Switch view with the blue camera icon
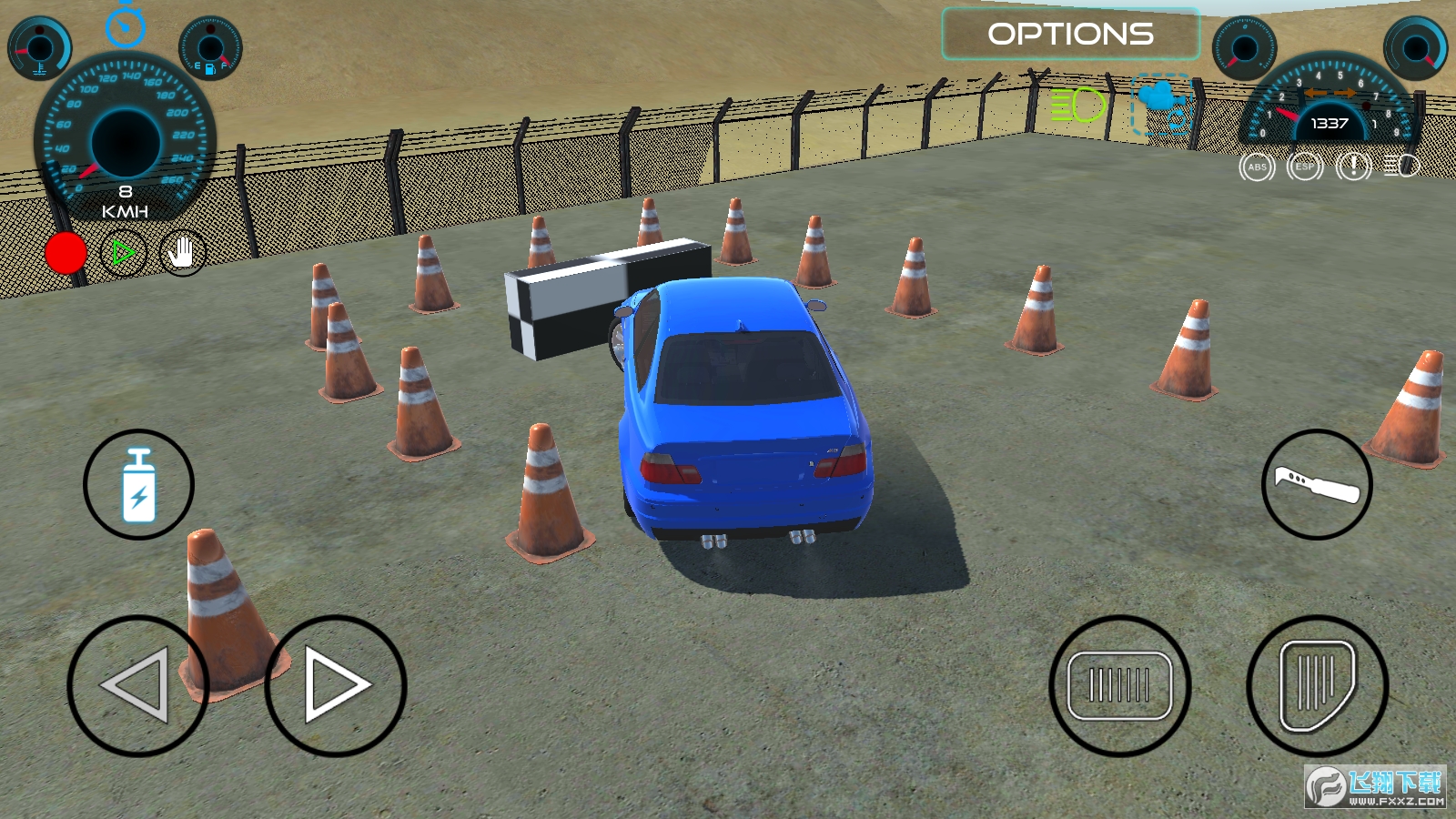Image resolution: width=1456 pixels, height=819 pixels. [1162, 106]
